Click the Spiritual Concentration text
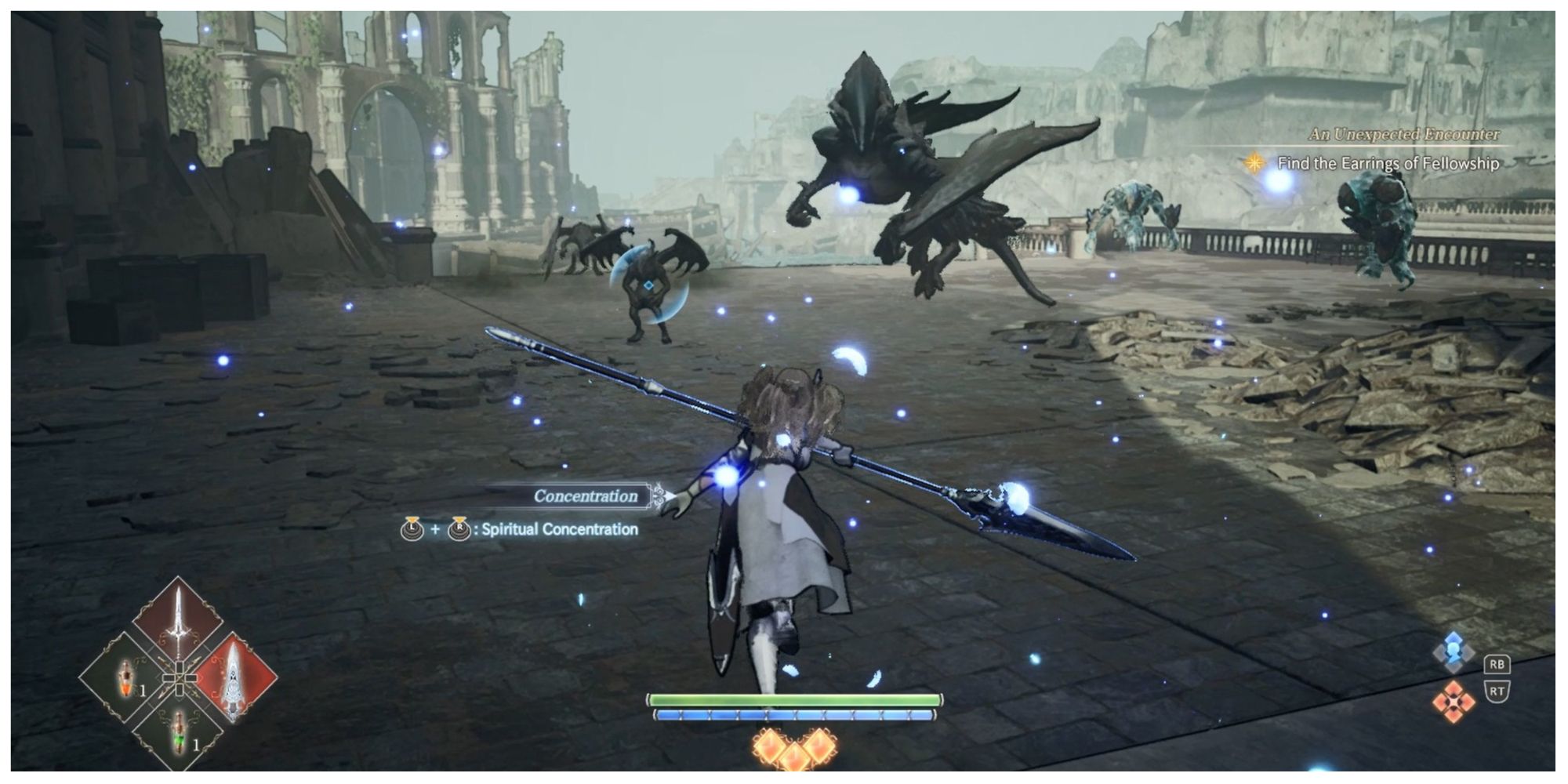 [561, 531]
